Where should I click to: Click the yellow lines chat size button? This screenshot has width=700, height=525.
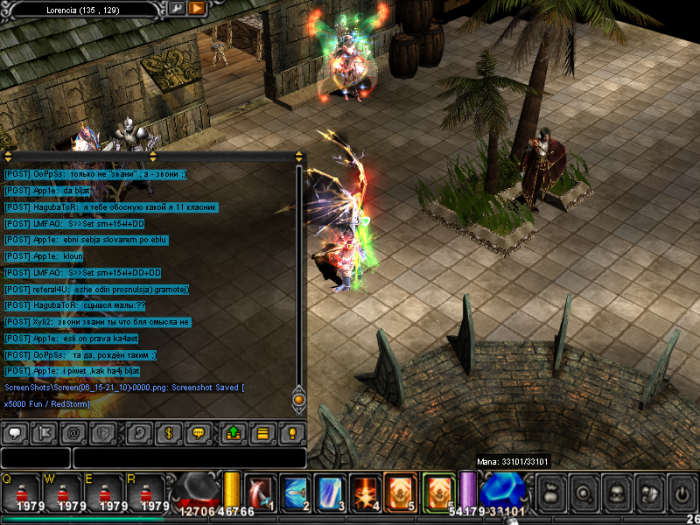(262, 434)
